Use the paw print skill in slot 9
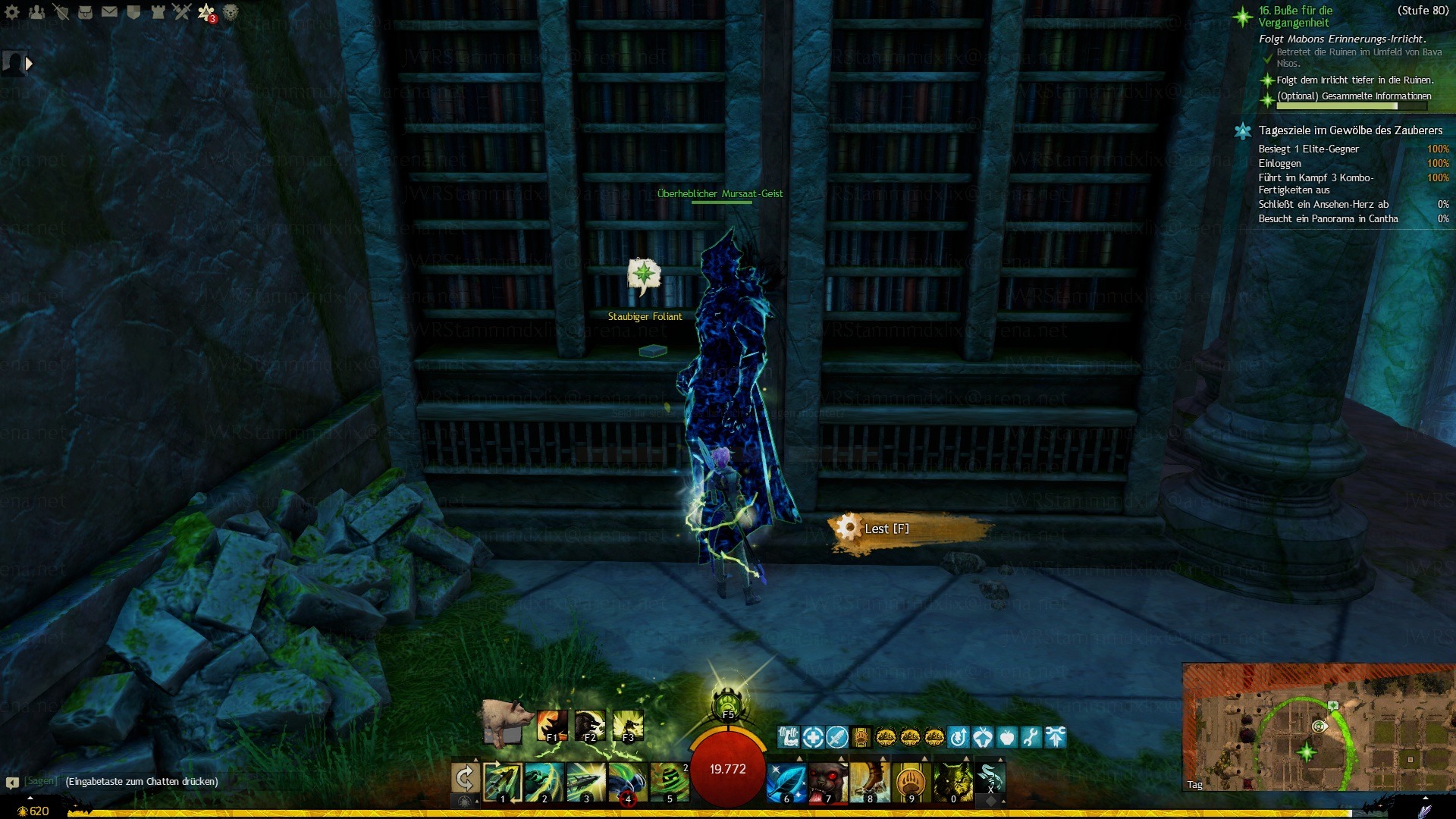This screenshot has width=1456, height=819. pyautogui.click(x=911, y=782)
